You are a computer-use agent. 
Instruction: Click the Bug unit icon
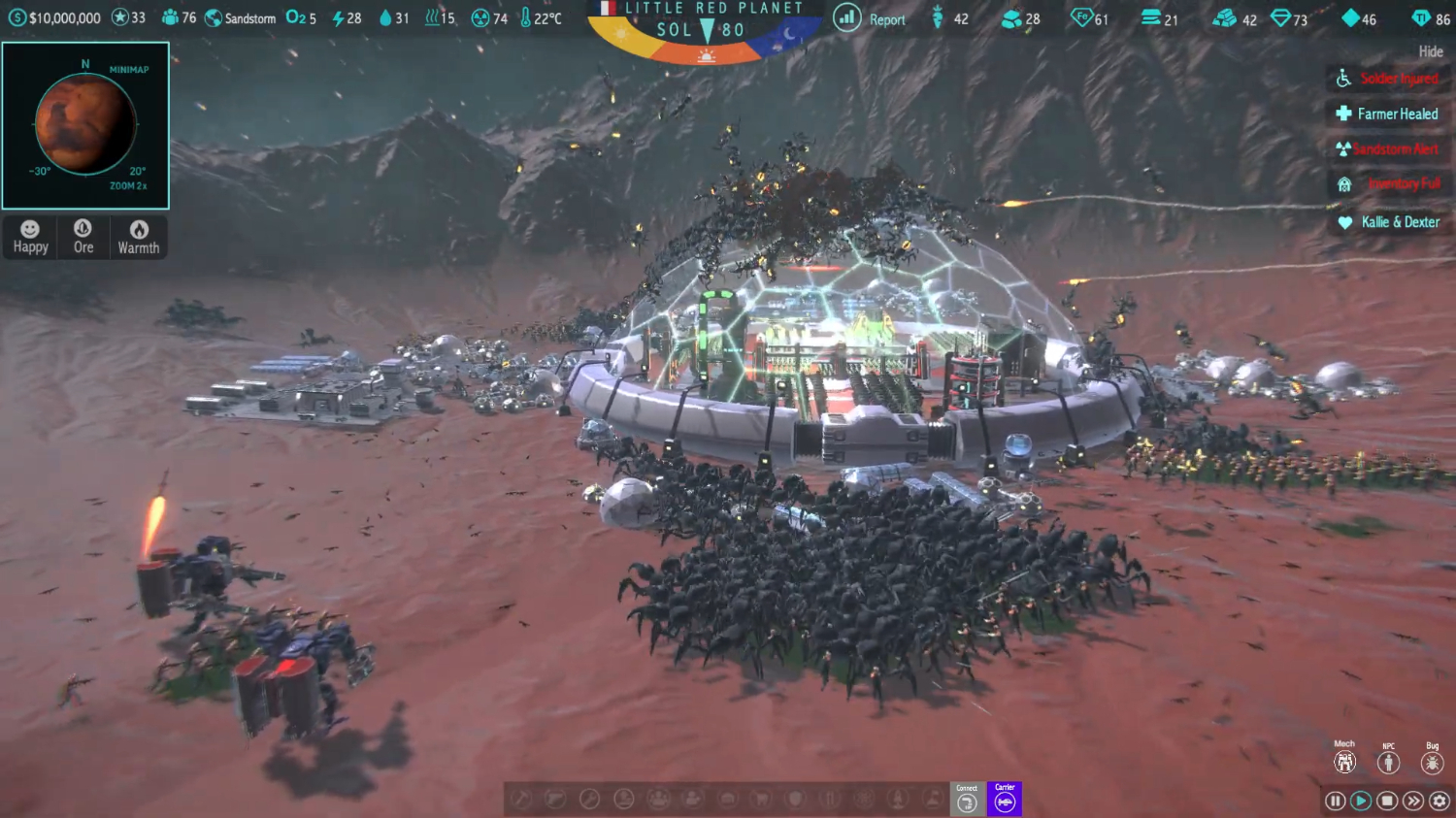tap(1431, 761)
